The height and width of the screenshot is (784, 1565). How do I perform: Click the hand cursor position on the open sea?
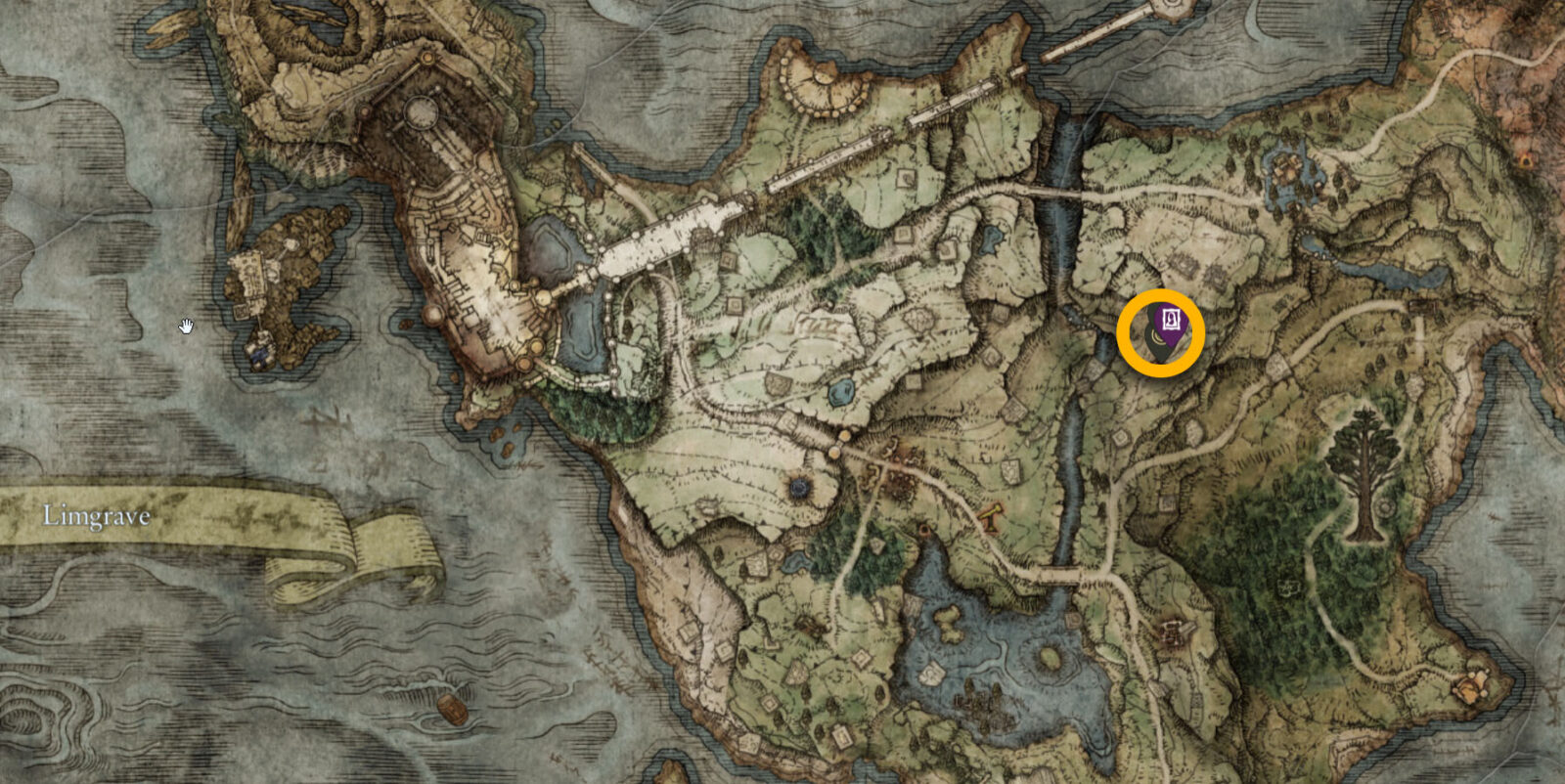coord(187,326)
